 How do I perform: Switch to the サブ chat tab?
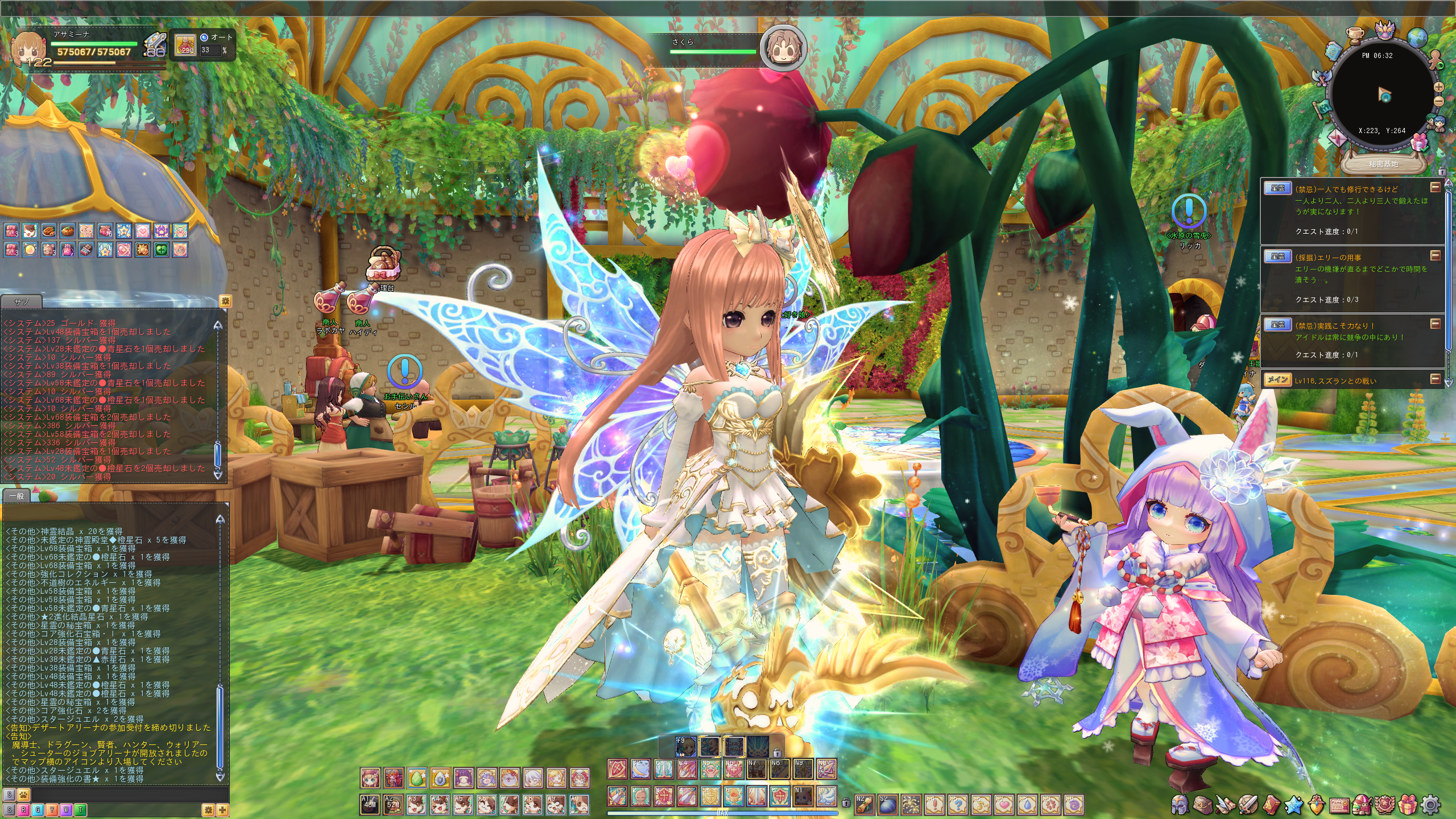pyautogui.click(x=22, y=301)
